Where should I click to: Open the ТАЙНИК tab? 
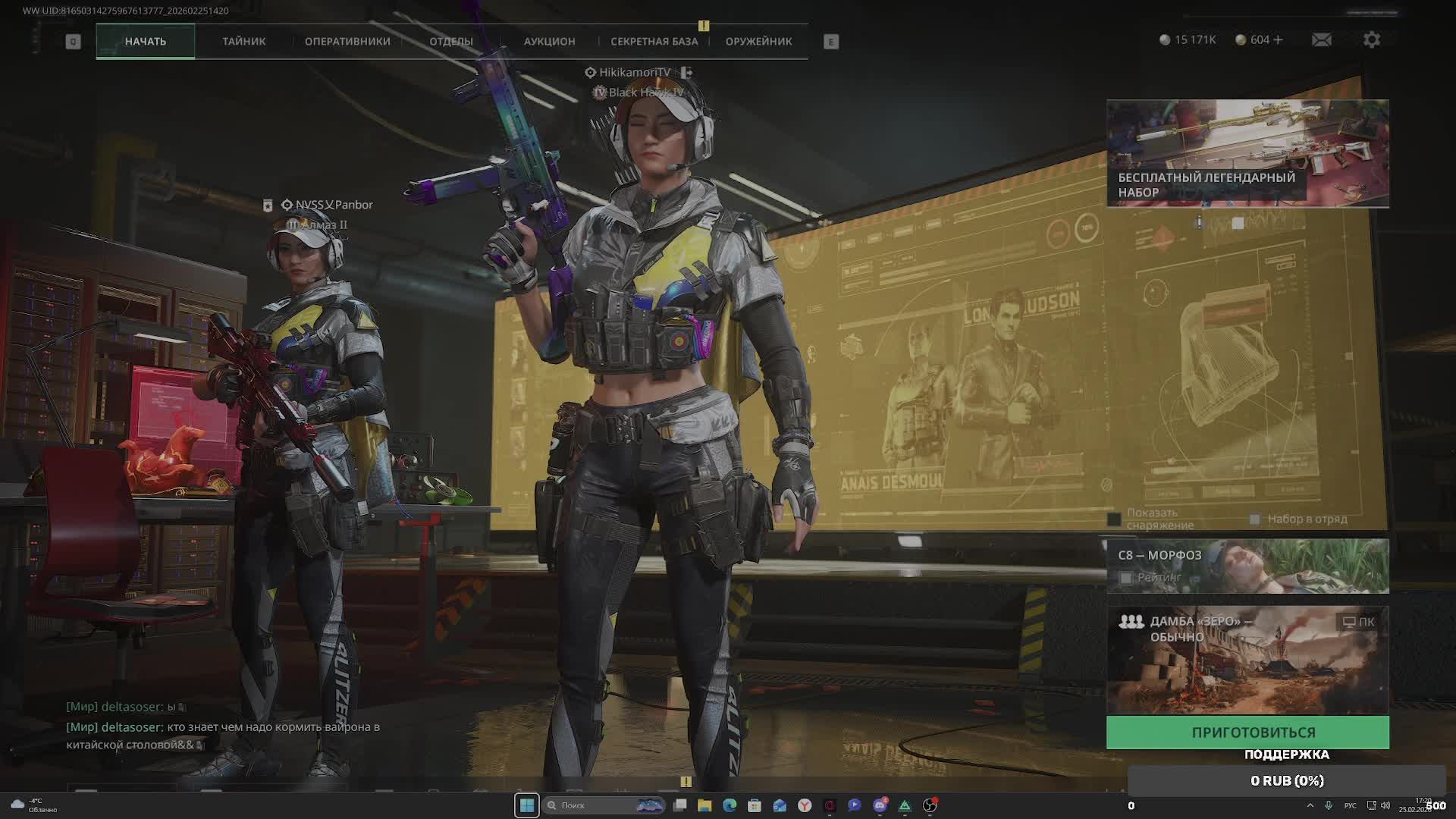[243, 42]
